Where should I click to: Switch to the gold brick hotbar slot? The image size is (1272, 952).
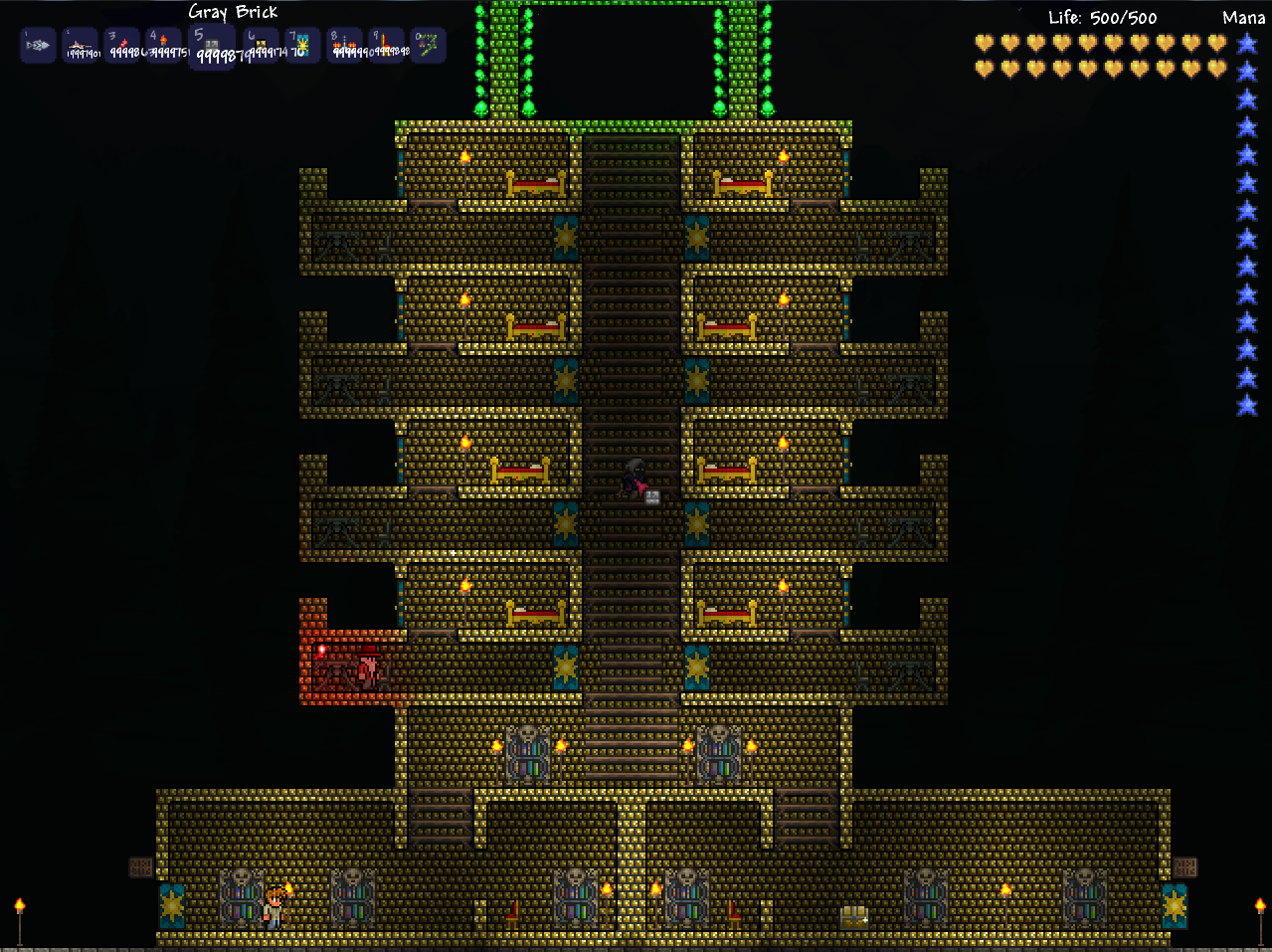tap(261, 46)
